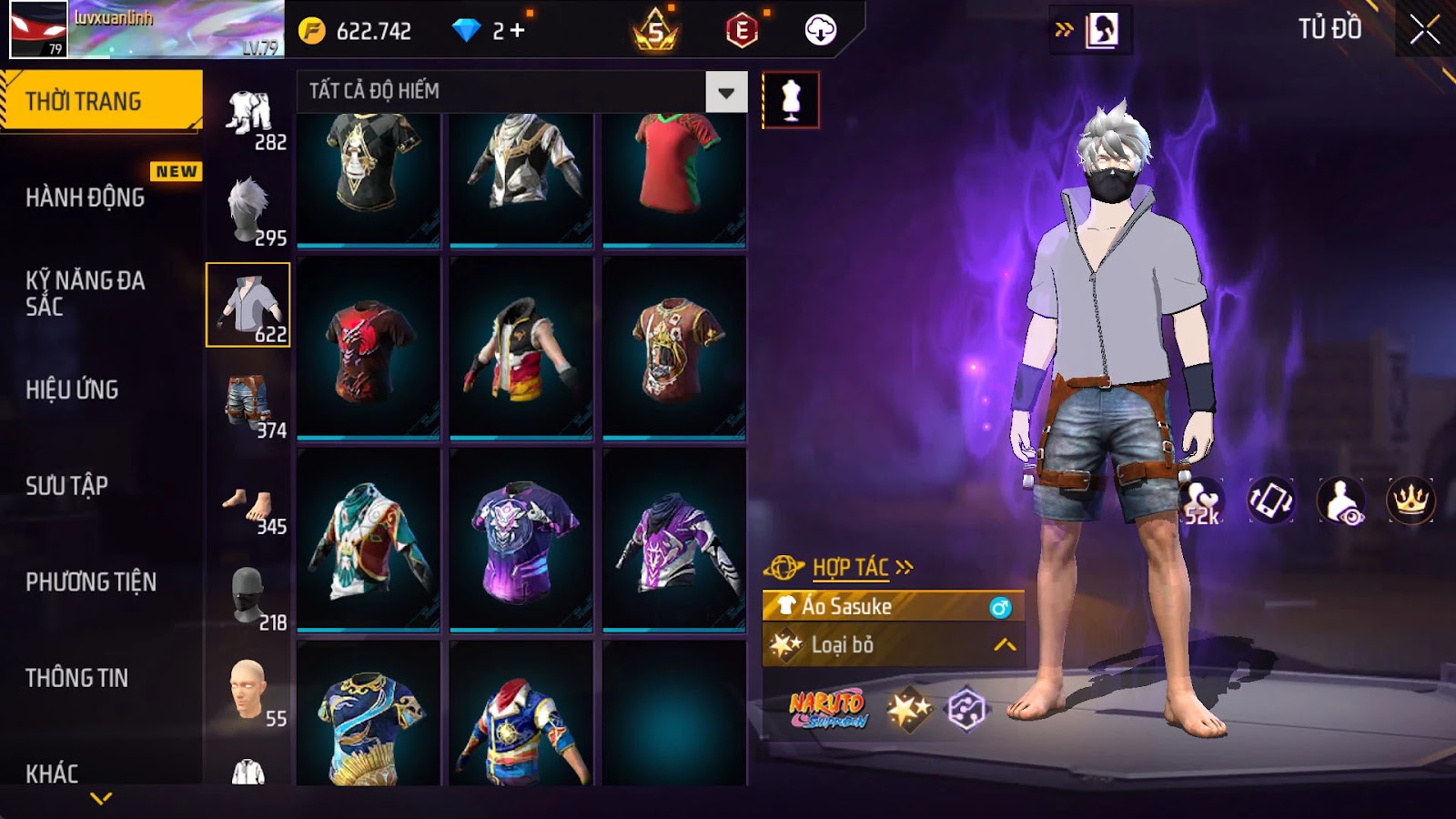Open the Thông Tin tab
The width and height of the screenshot is (1456, 819).
tap(77, 678)
